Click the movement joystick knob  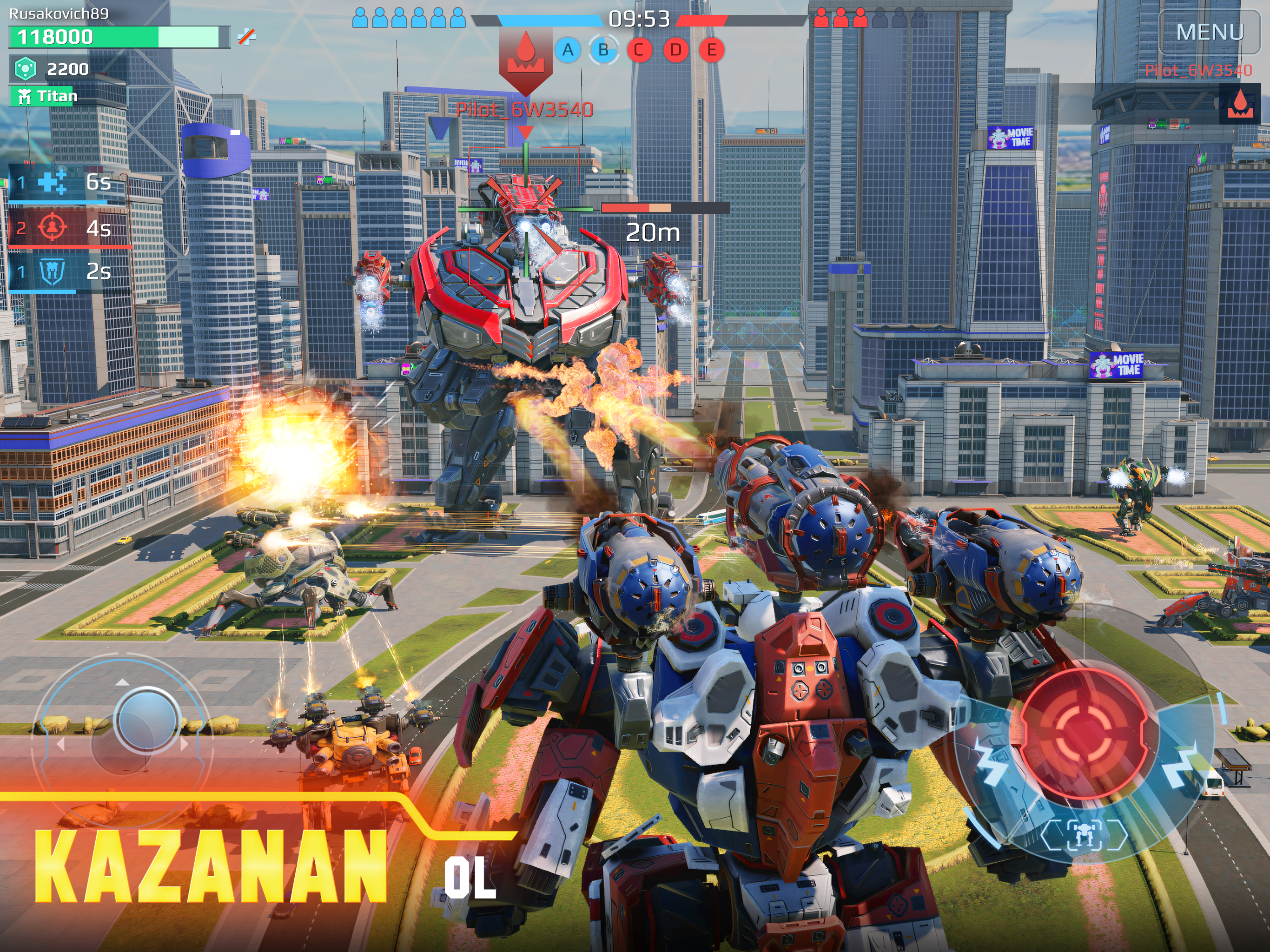pos(146,720)
